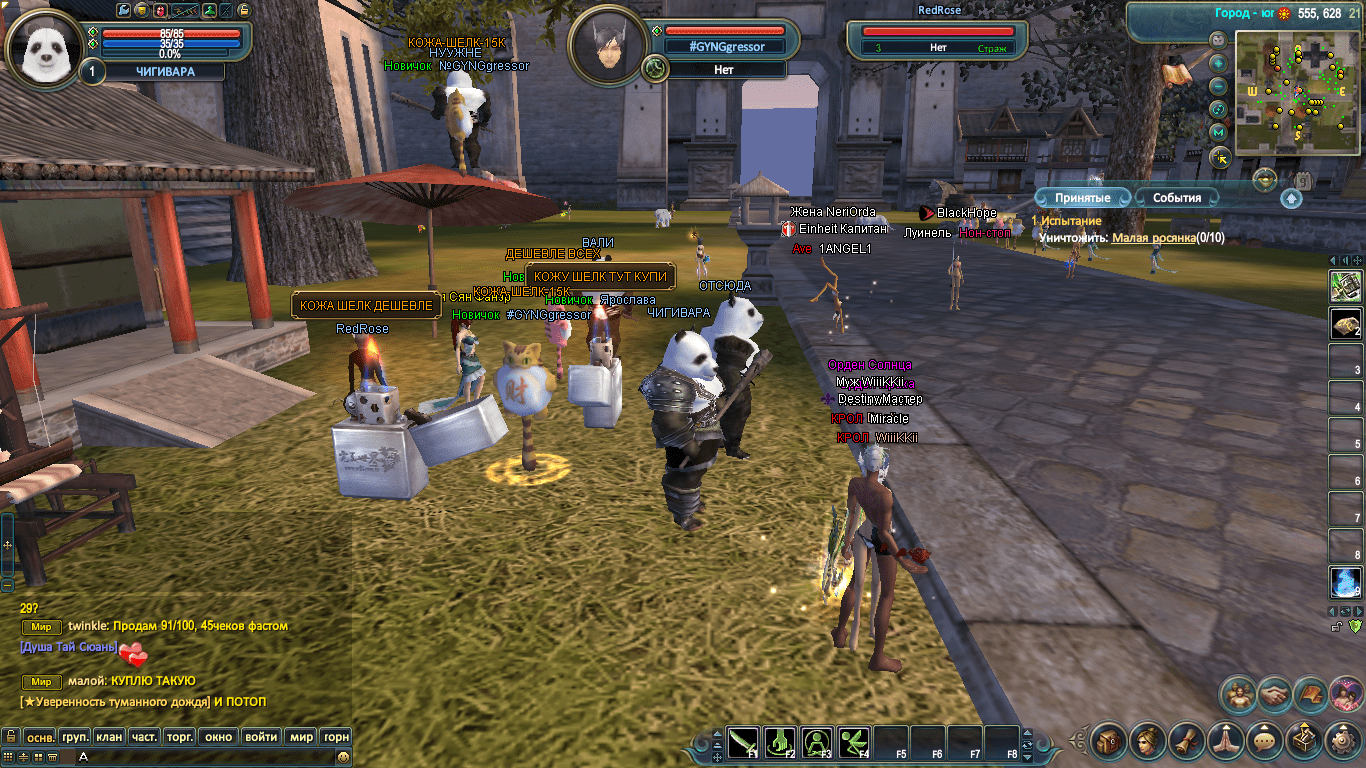Open the chat emoji smiley picker
This screenshot has width=1366, height=768.
[343, 758]
